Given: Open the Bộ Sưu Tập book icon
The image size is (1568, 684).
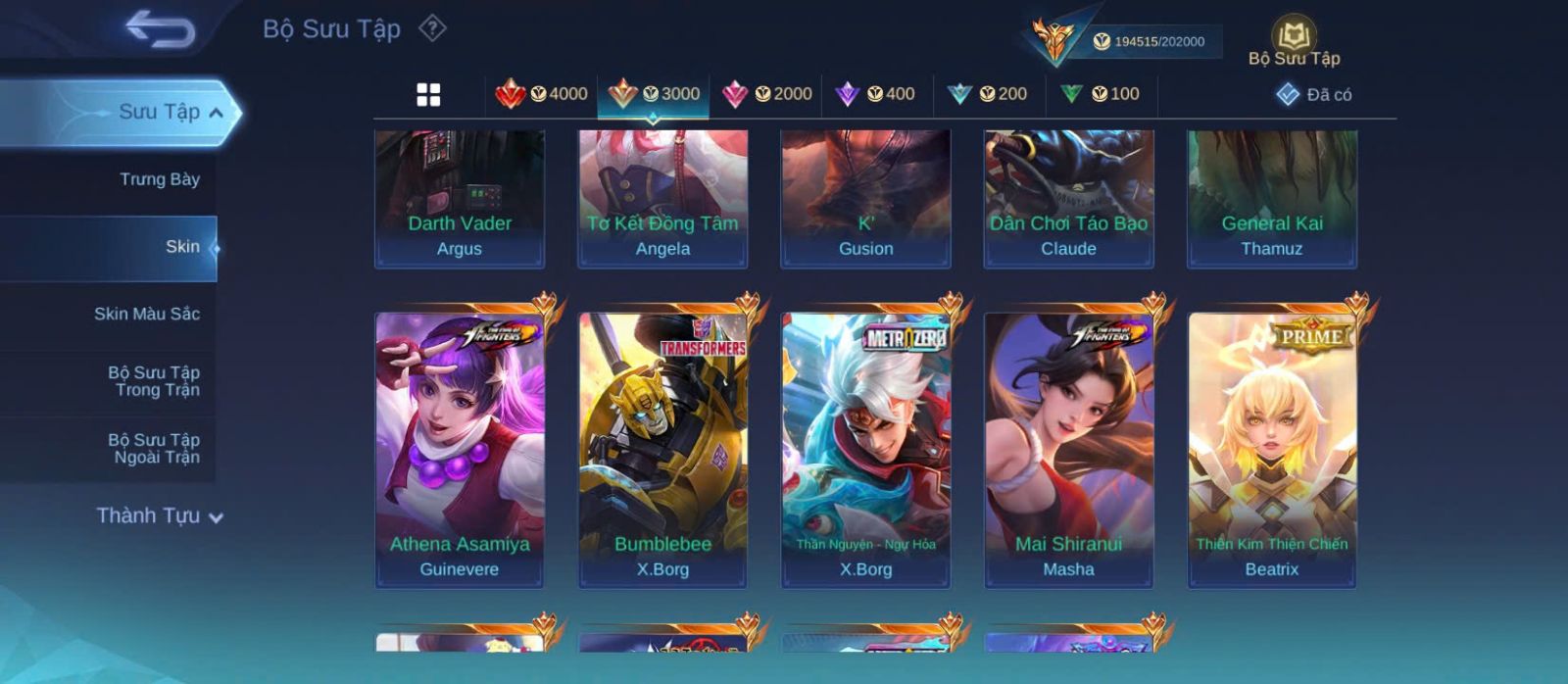Looking at the screenshot, I should [1294, 41].
